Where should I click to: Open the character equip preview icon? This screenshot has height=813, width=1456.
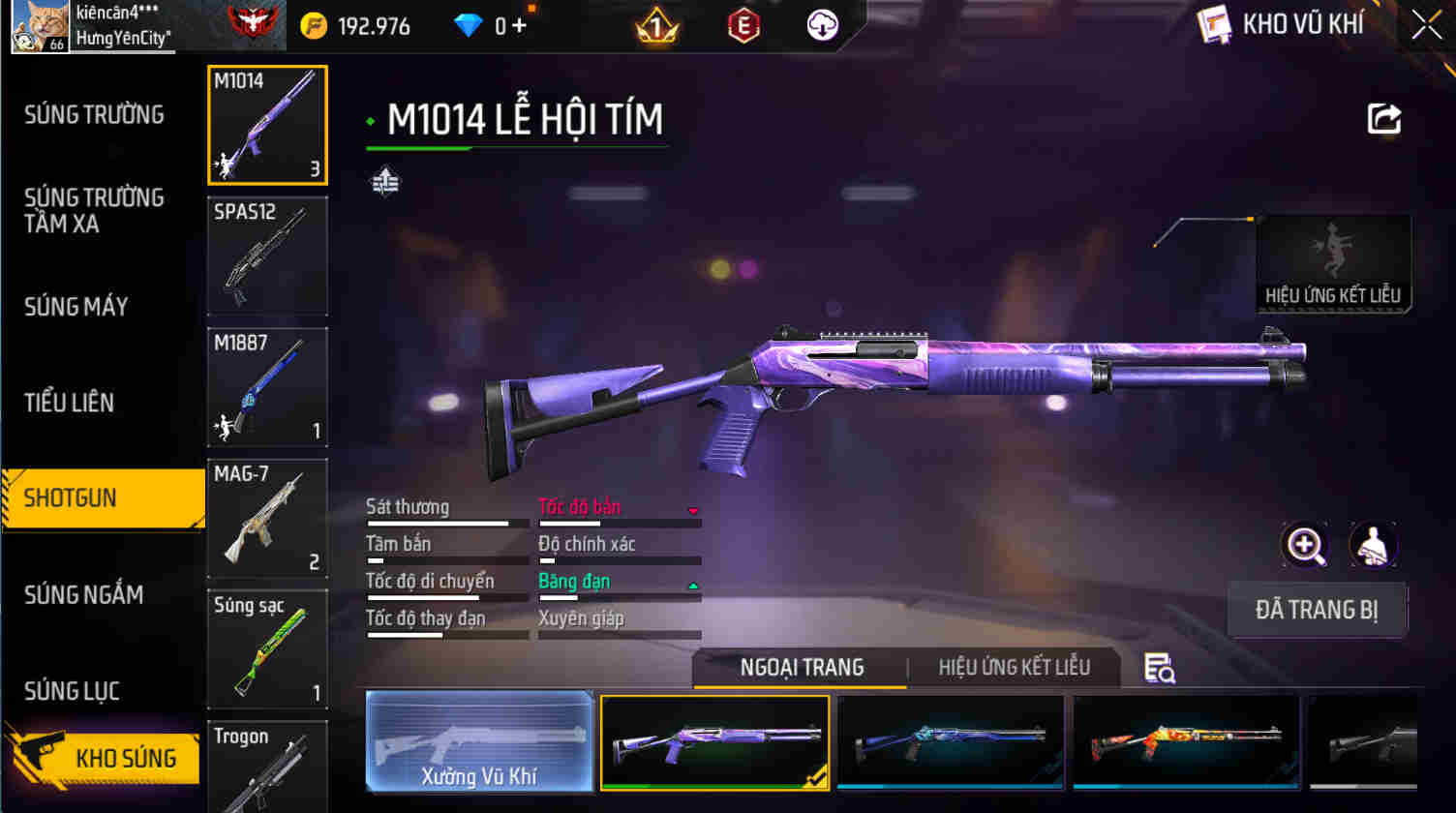point(1375,545)
